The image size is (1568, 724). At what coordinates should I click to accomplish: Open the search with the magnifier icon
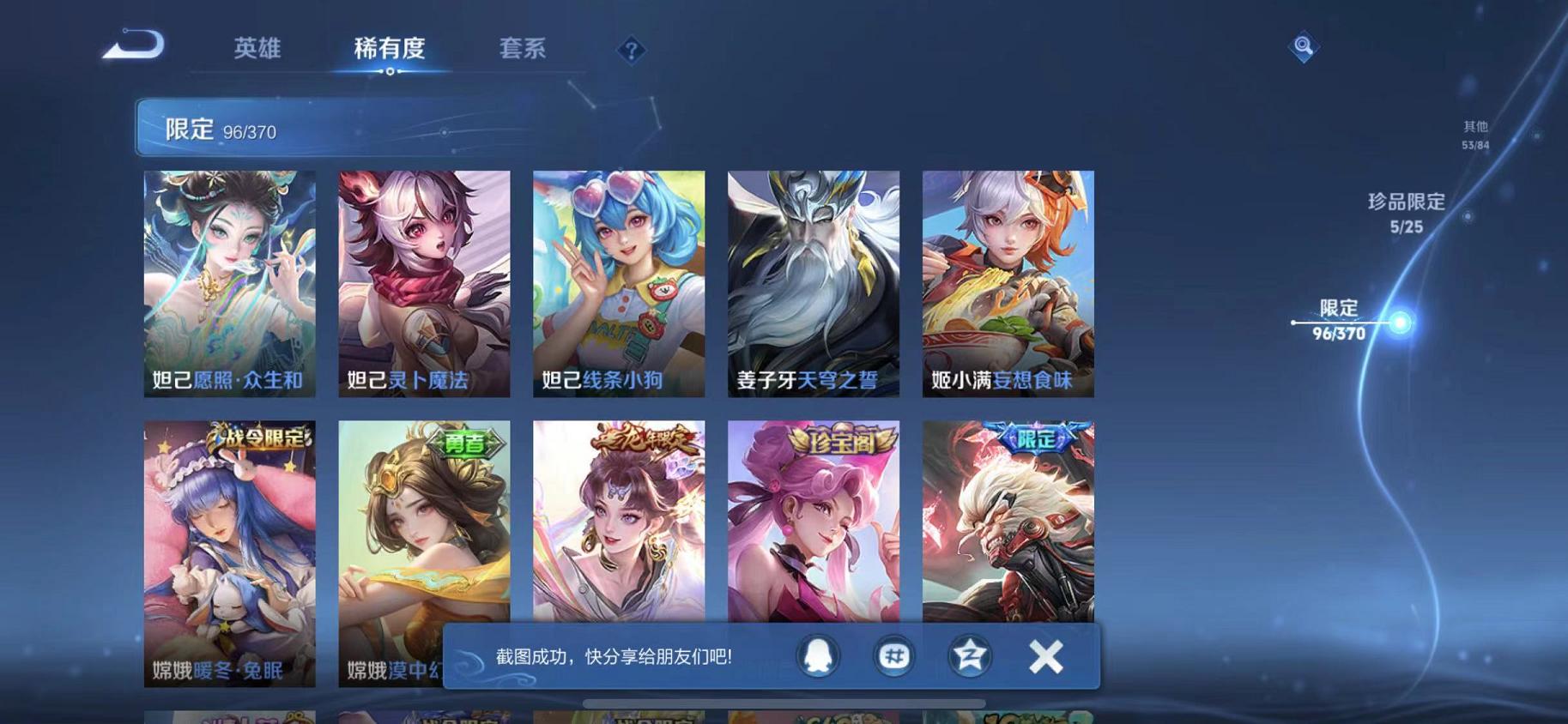[1302, 49]
